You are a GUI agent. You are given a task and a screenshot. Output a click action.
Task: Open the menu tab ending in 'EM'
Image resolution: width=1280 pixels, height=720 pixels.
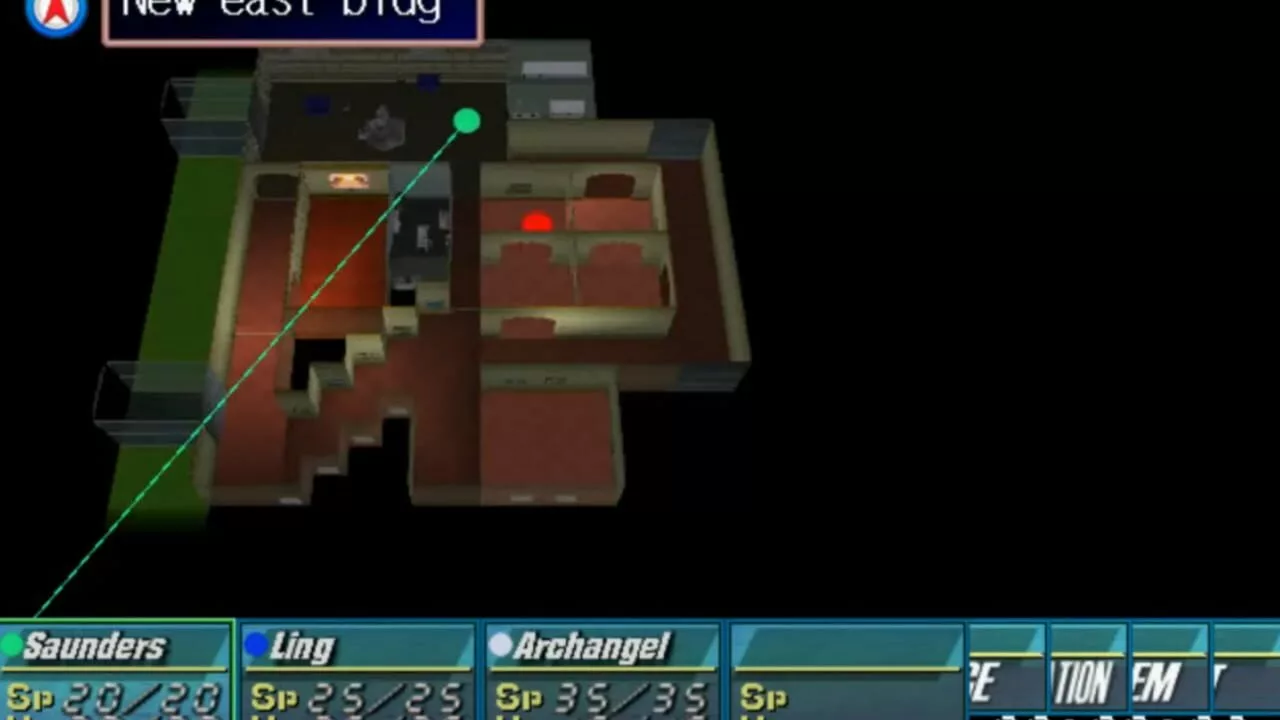[x=1169, y=672]
